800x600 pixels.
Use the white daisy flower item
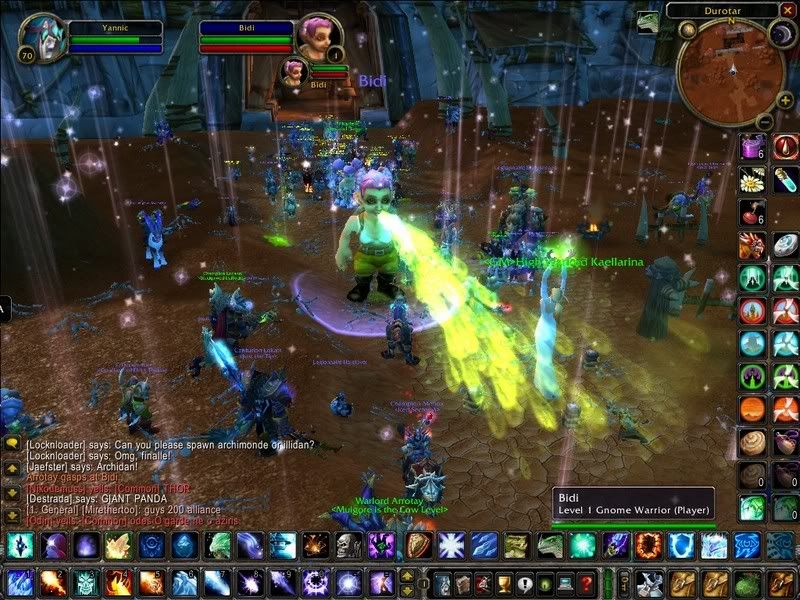[x=753, y=180]
